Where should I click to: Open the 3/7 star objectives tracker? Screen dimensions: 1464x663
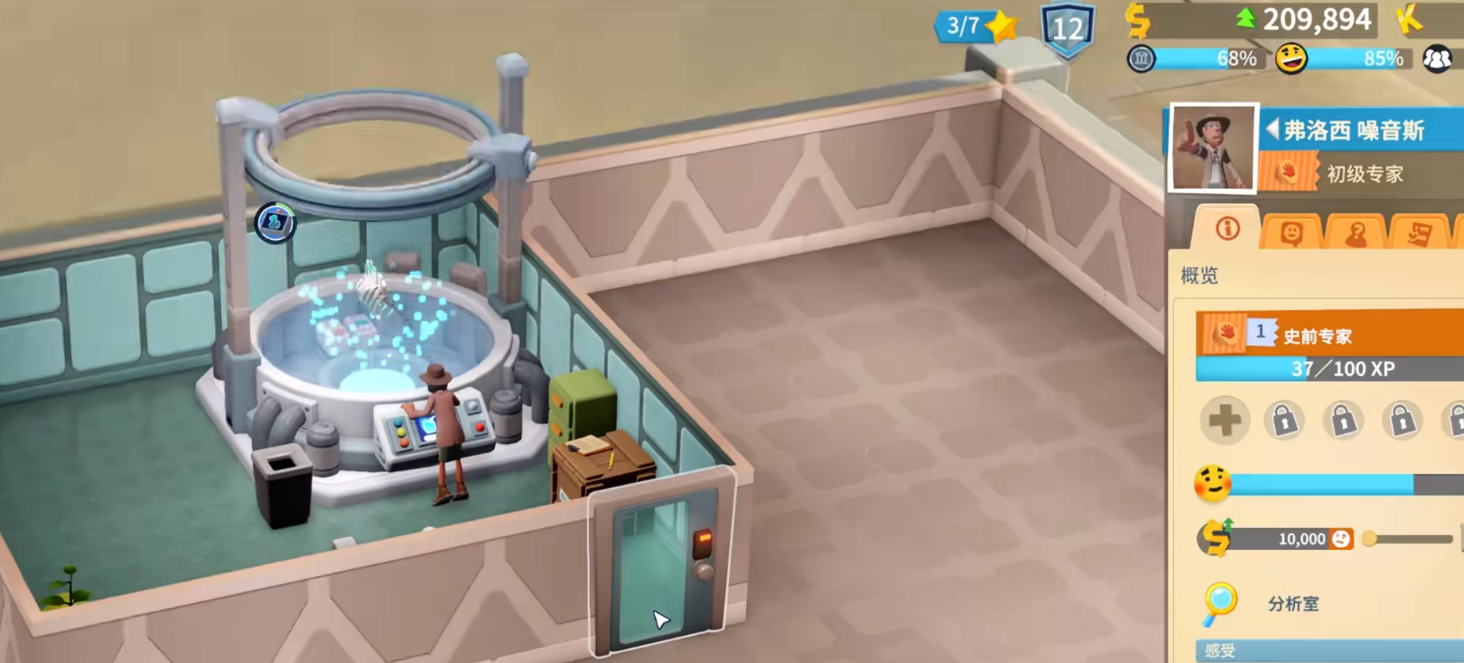click(975, 26)
